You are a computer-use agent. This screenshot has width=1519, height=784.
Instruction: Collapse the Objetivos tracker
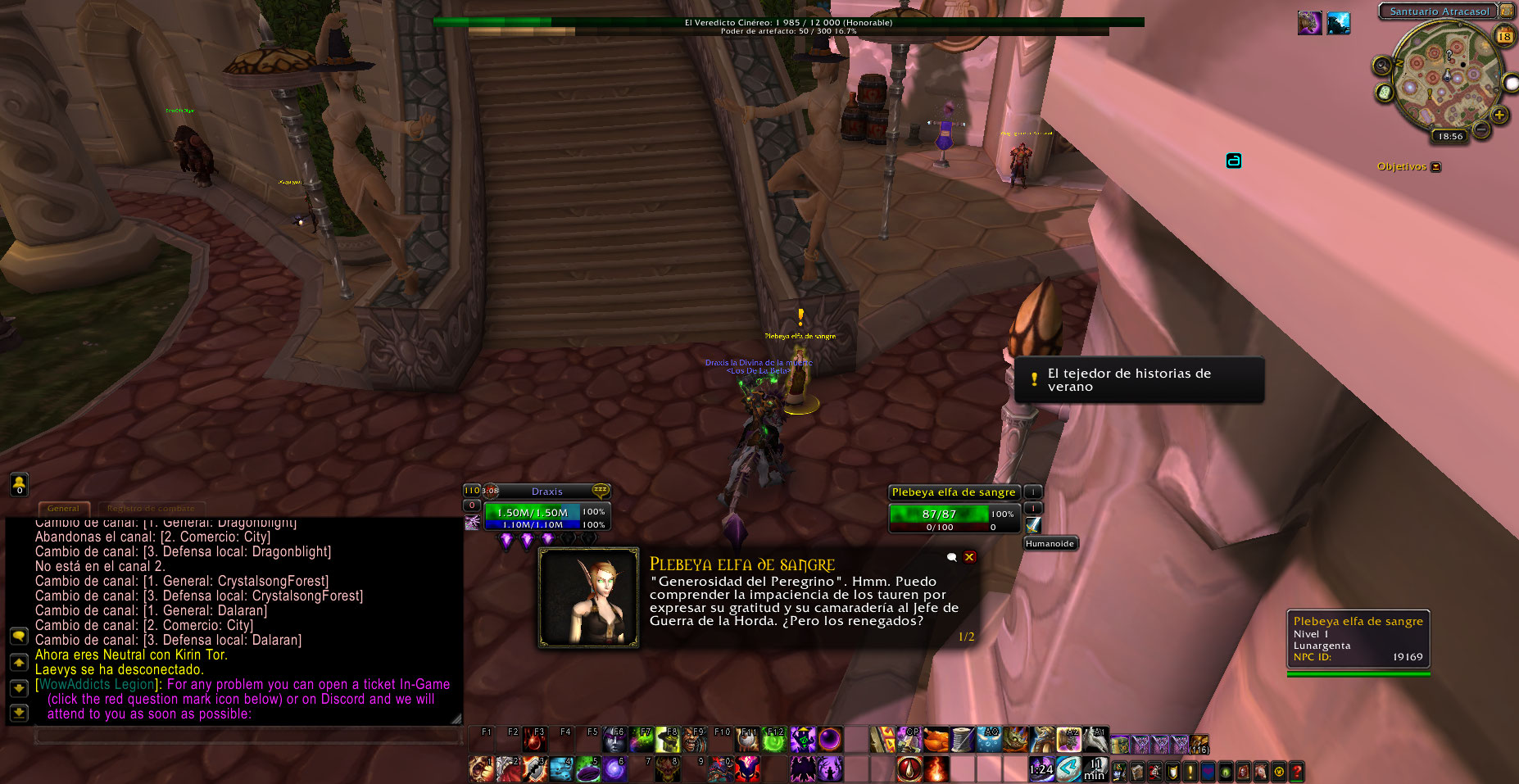tap(1435, 167)
